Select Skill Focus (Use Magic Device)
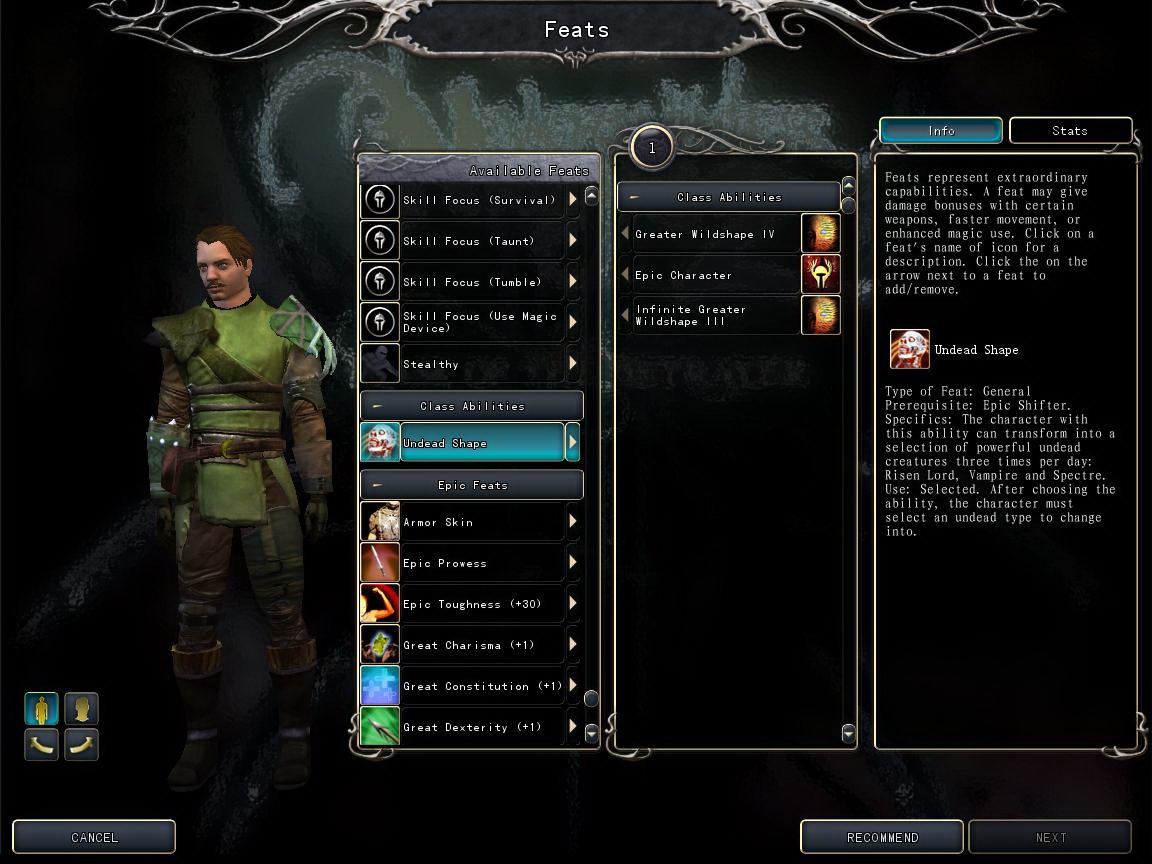 point(481,322)
